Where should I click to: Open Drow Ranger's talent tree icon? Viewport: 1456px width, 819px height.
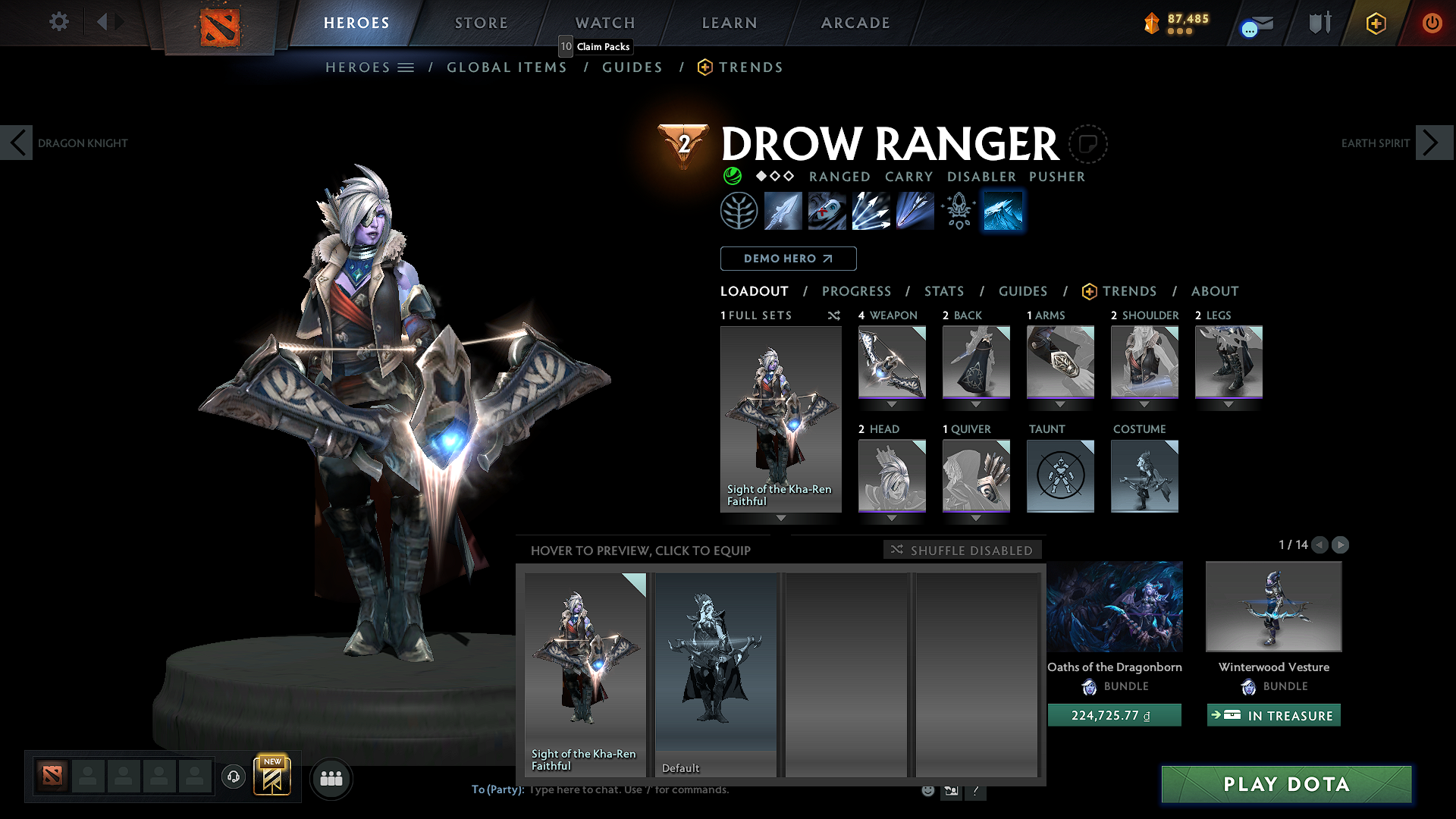coord(739,211)
